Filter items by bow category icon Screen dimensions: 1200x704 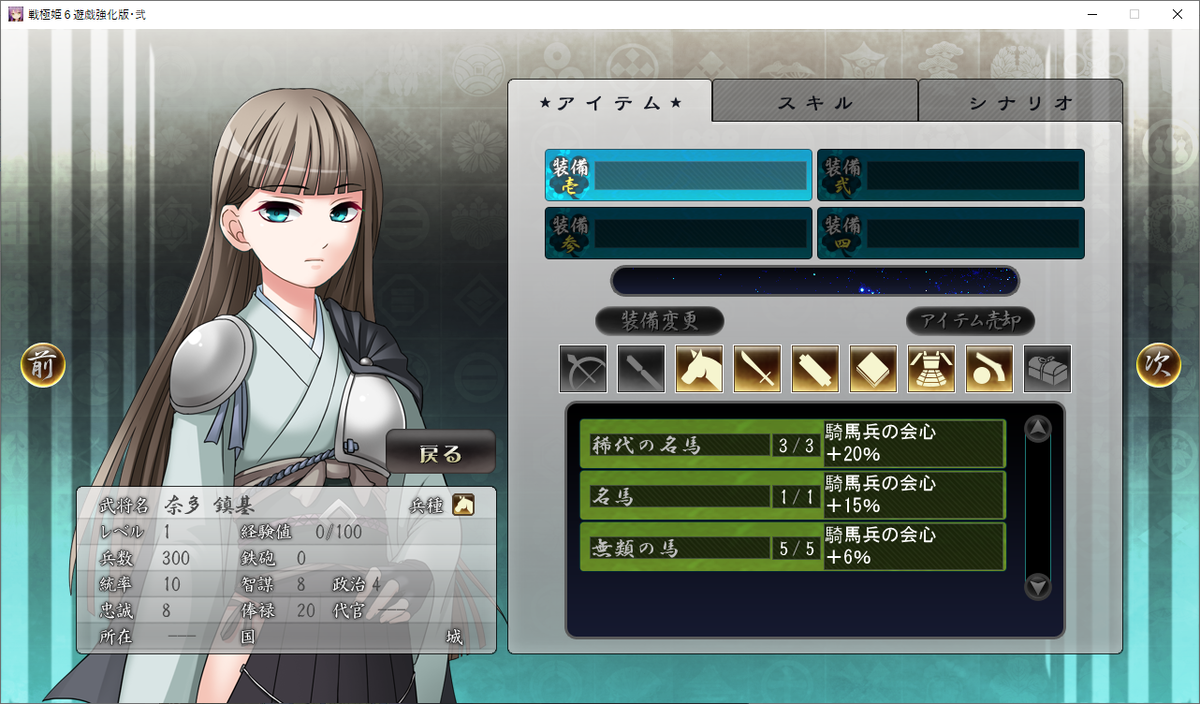pos(583,369)
